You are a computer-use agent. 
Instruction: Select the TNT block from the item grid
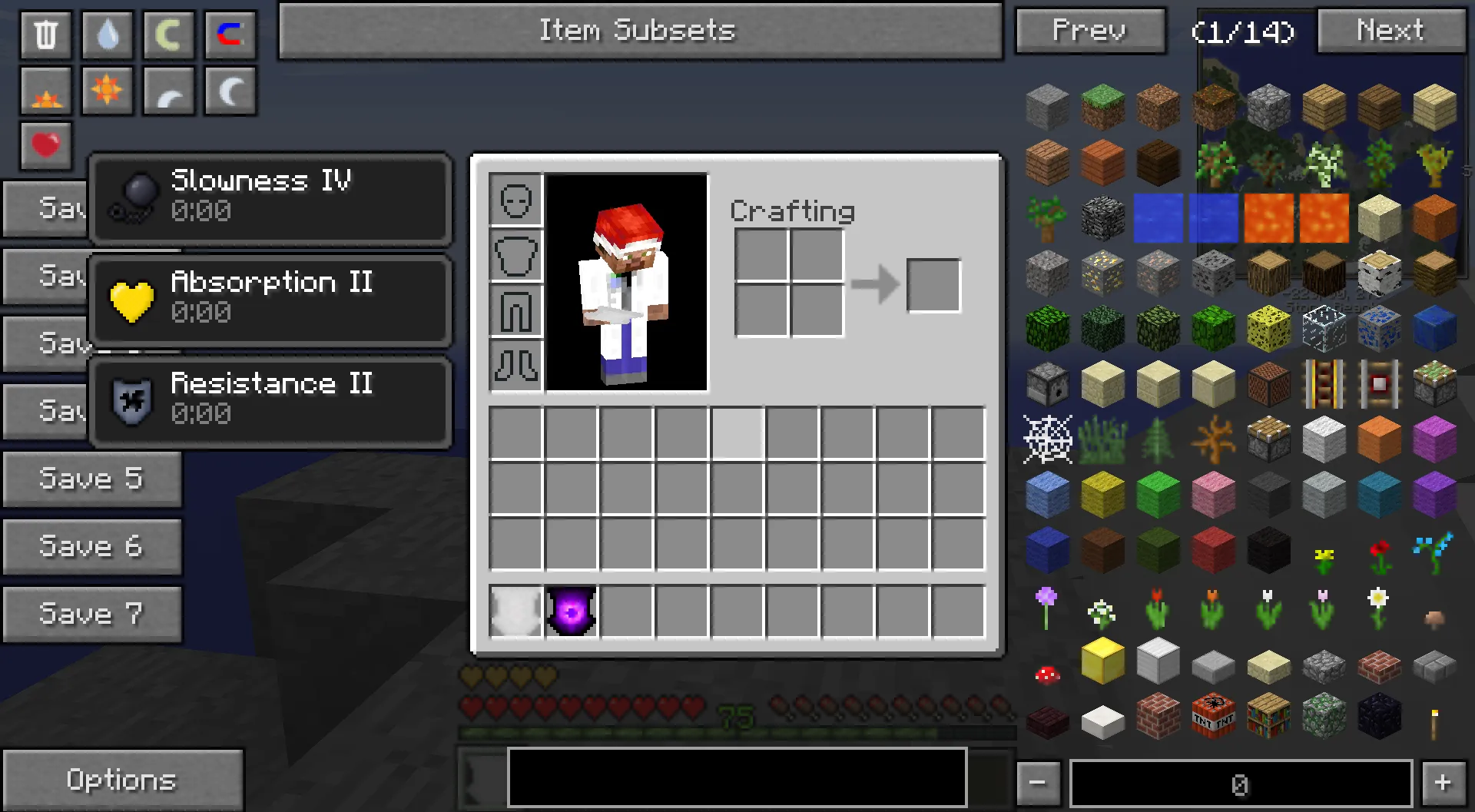pos(1212,715)
